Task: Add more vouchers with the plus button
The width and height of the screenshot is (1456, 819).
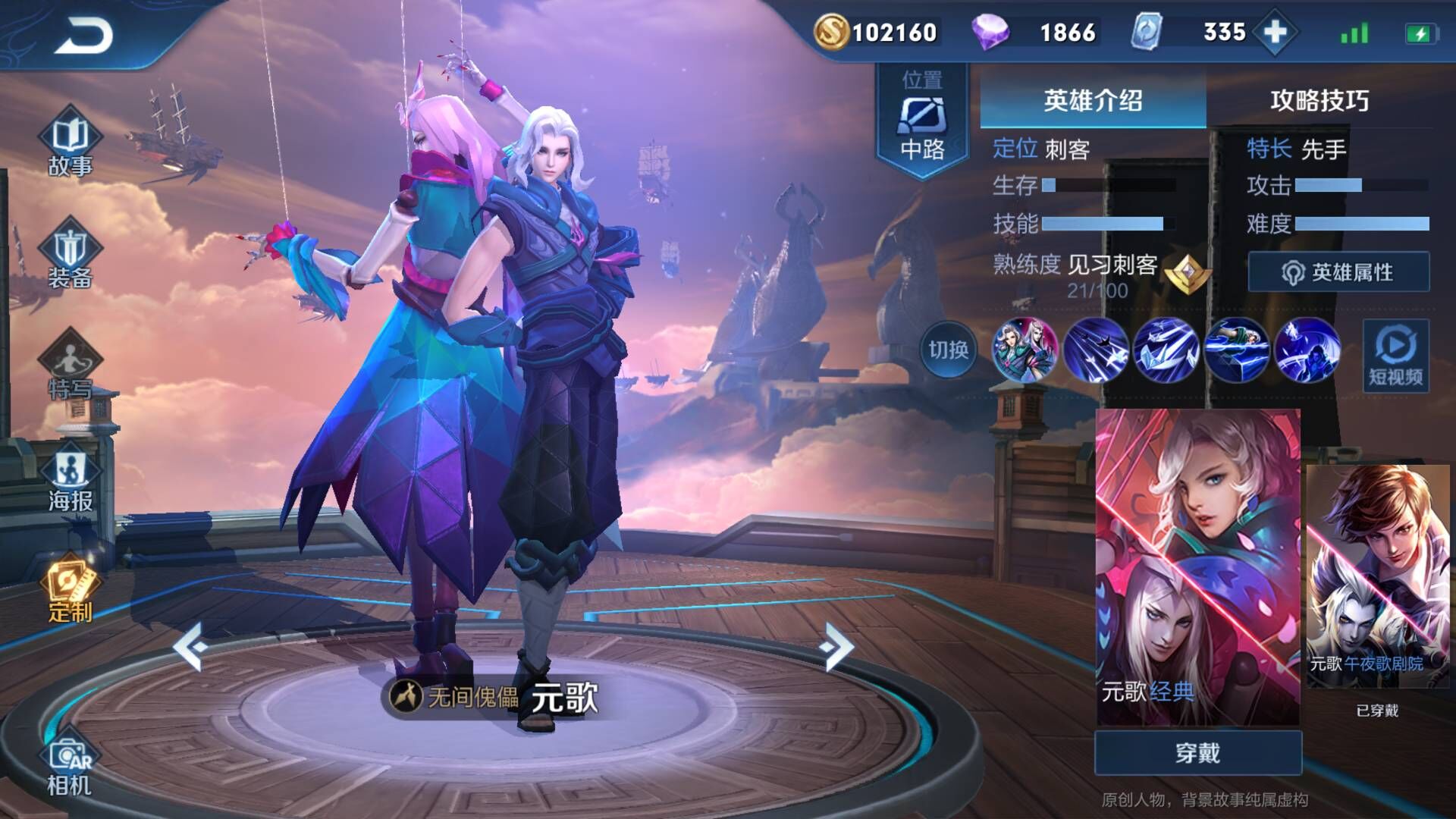Action: click(x=1276, y=32)
